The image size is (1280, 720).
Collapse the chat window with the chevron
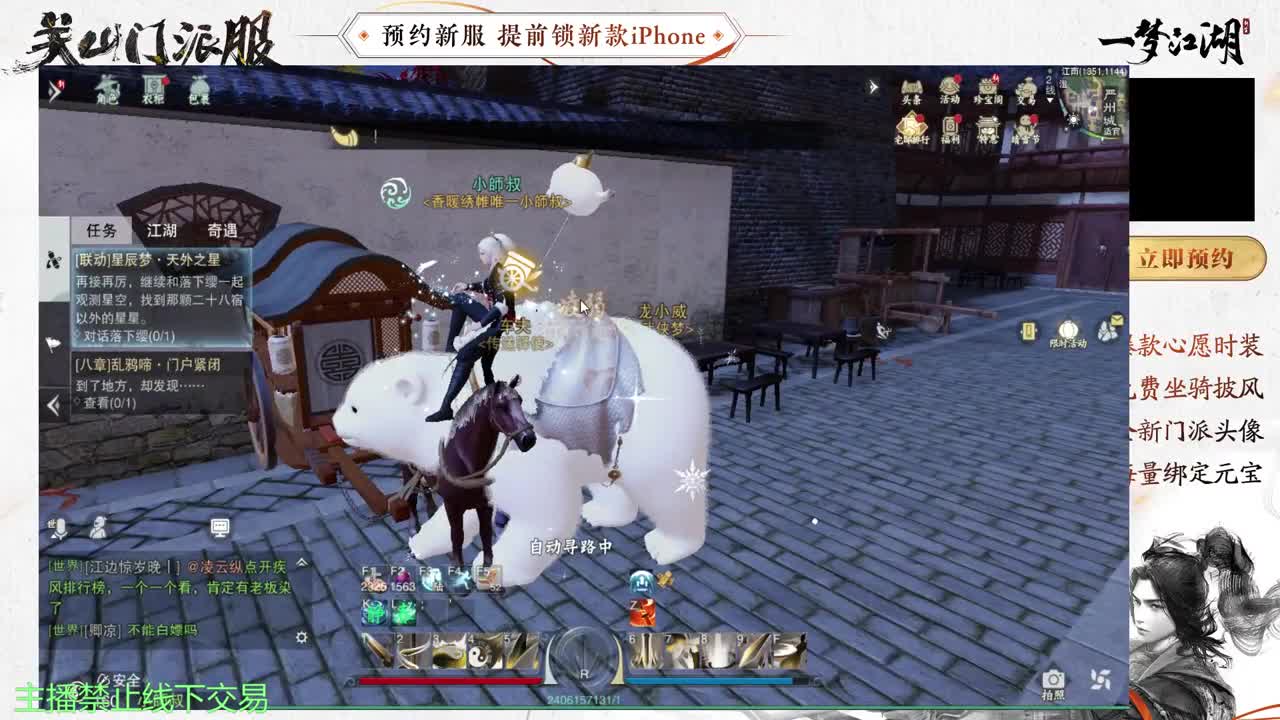coord(302,562)
